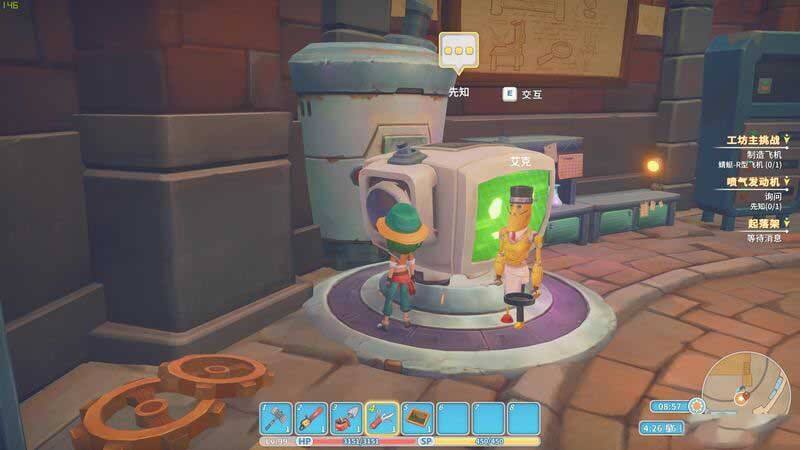Click the speech bubble above 先知

pyautogui.click(x=458, y=50)
